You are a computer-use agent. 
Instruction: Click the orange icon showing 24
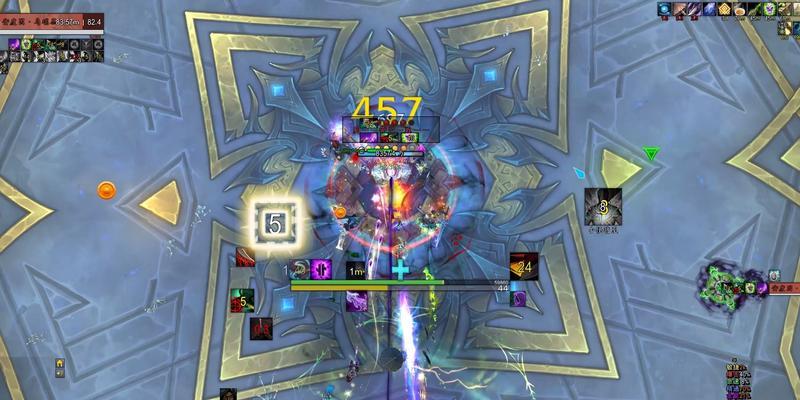[524, 266]
